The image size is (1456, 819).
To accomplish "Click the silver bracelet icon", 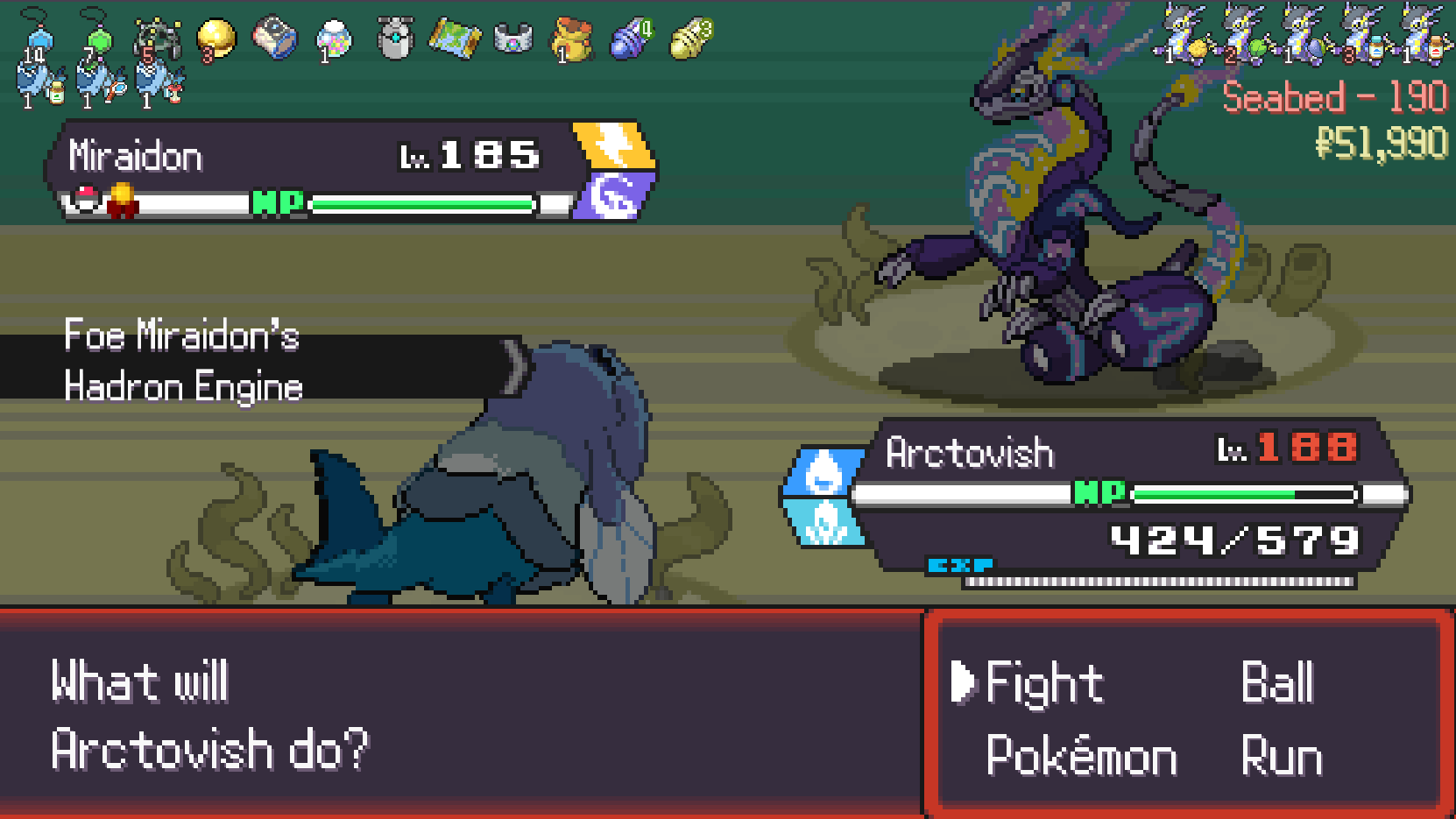I will click(513, 39).
